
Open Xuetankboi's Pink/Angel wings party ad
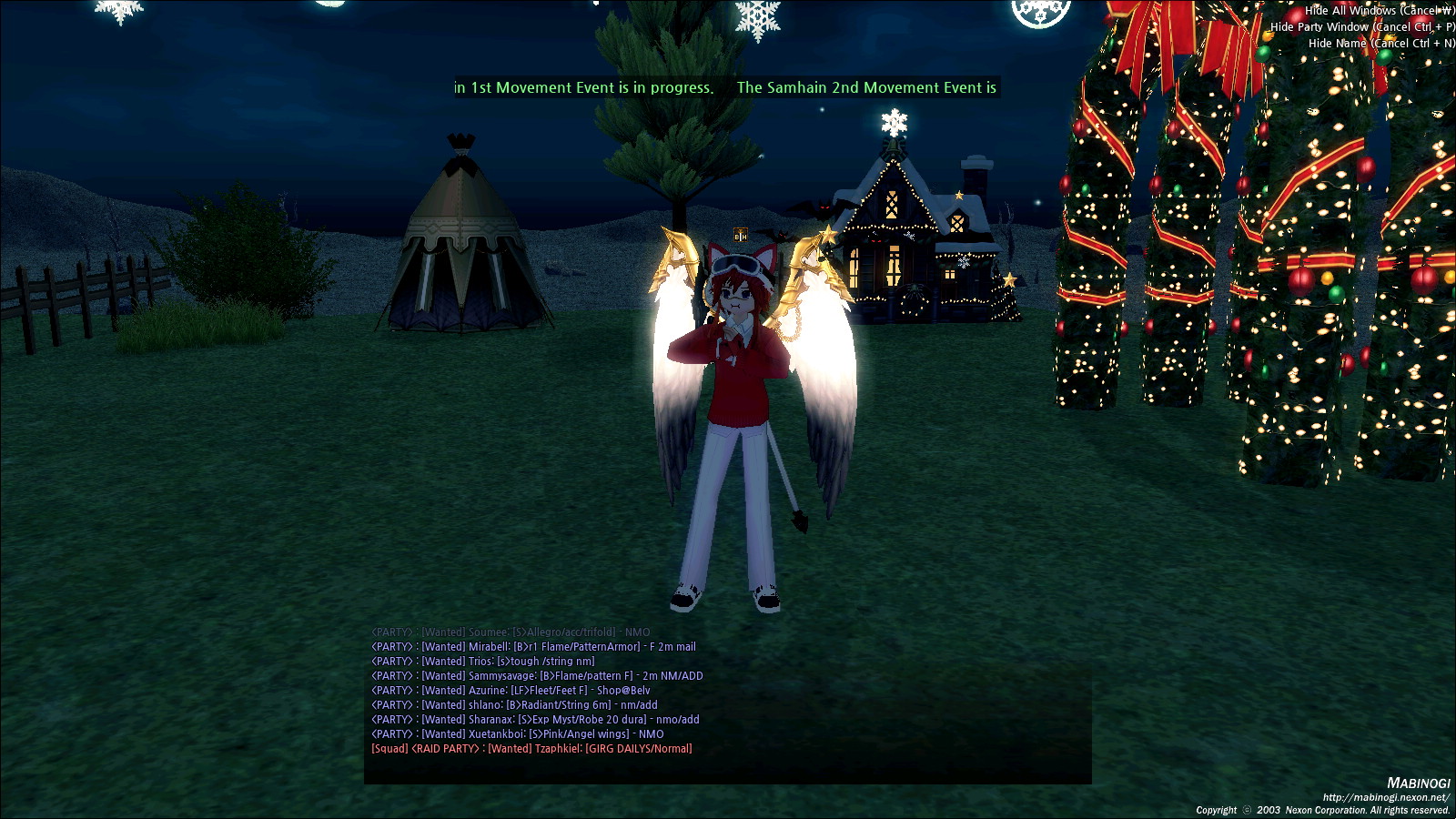pos(518,734)
